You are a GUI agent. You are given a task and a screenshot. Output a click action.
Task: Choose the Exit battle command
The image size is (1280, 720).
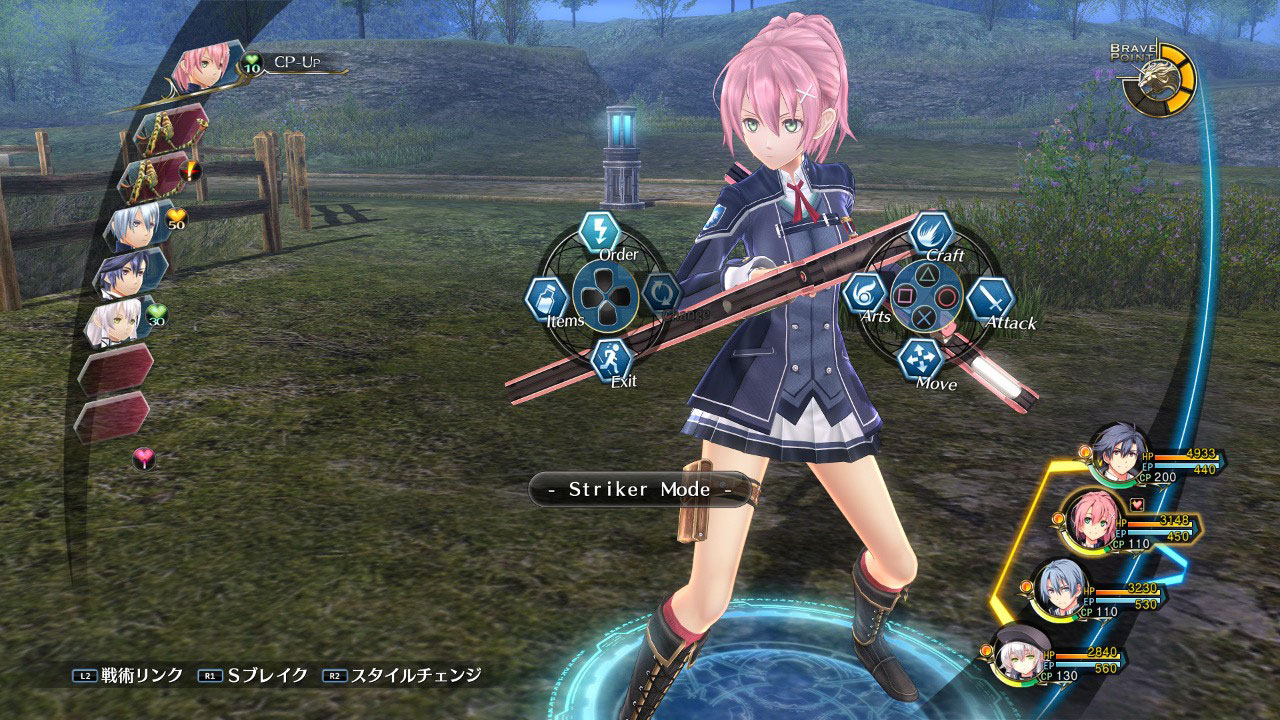pyautogui.click(x=611, y=358)
